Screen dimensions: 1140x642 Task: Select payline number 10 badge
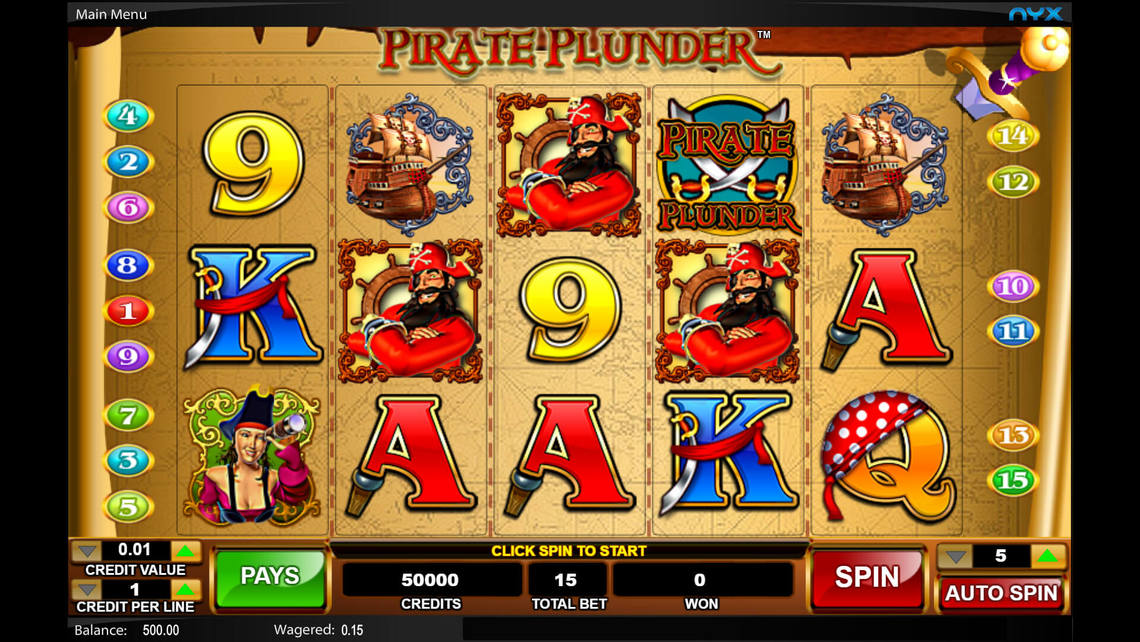pos(1012,287)
